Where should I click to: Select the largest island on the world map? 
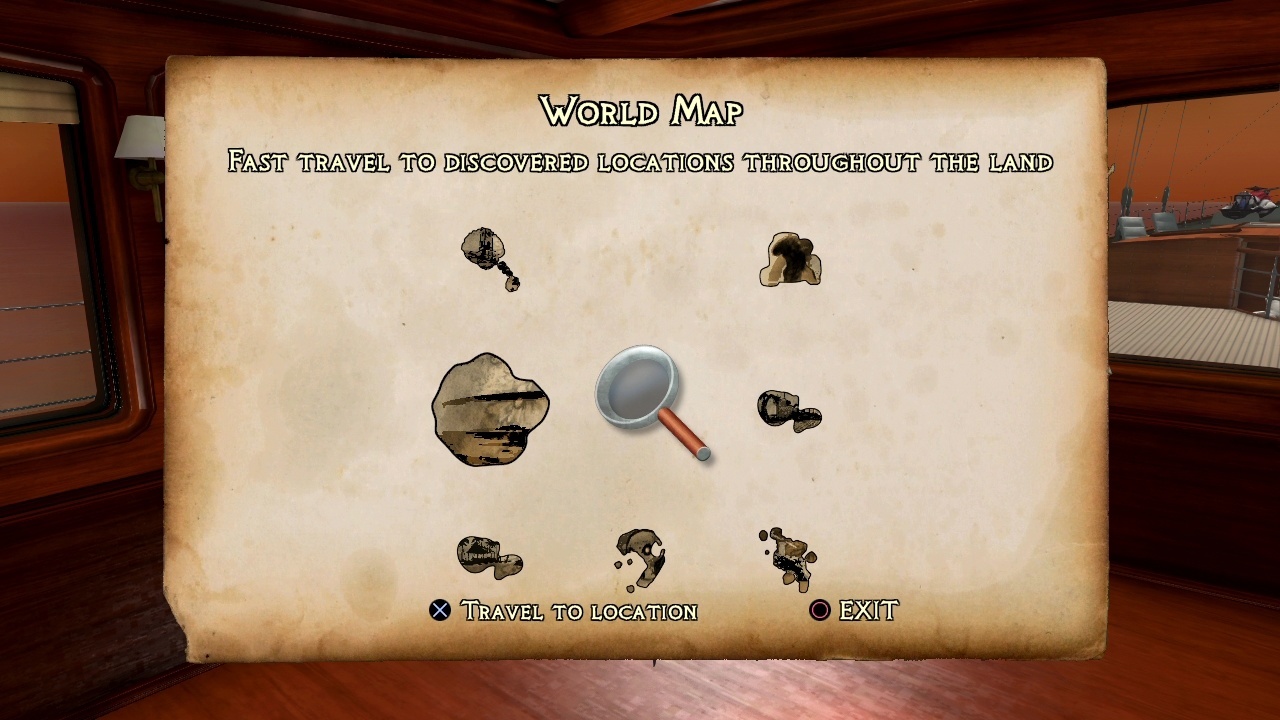click(x=490, y=409)
